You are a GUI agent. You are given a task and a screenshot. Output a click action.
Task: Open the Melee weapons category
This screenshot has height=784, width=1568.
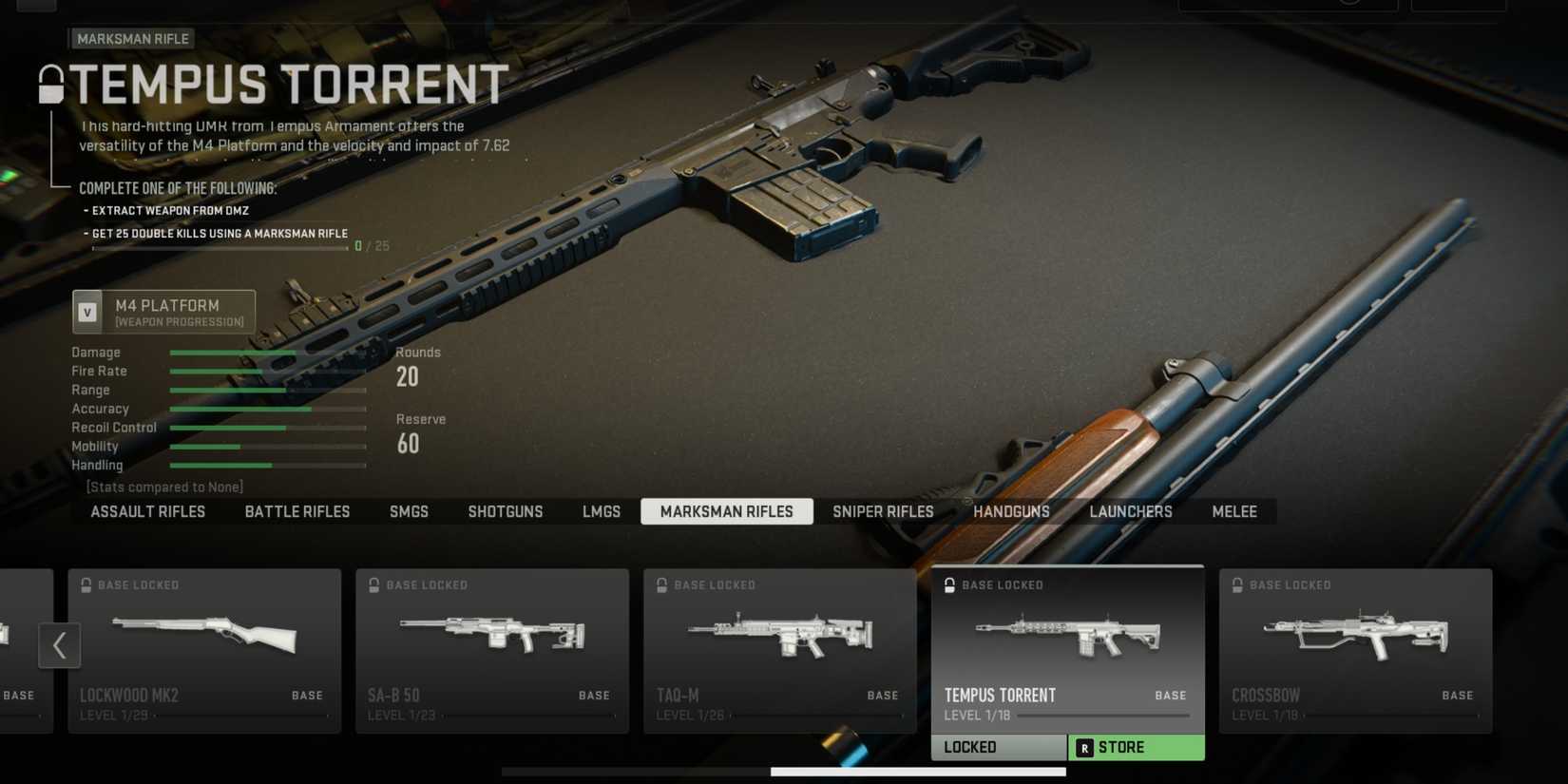pyautogui.click(x=1233, y=511)
